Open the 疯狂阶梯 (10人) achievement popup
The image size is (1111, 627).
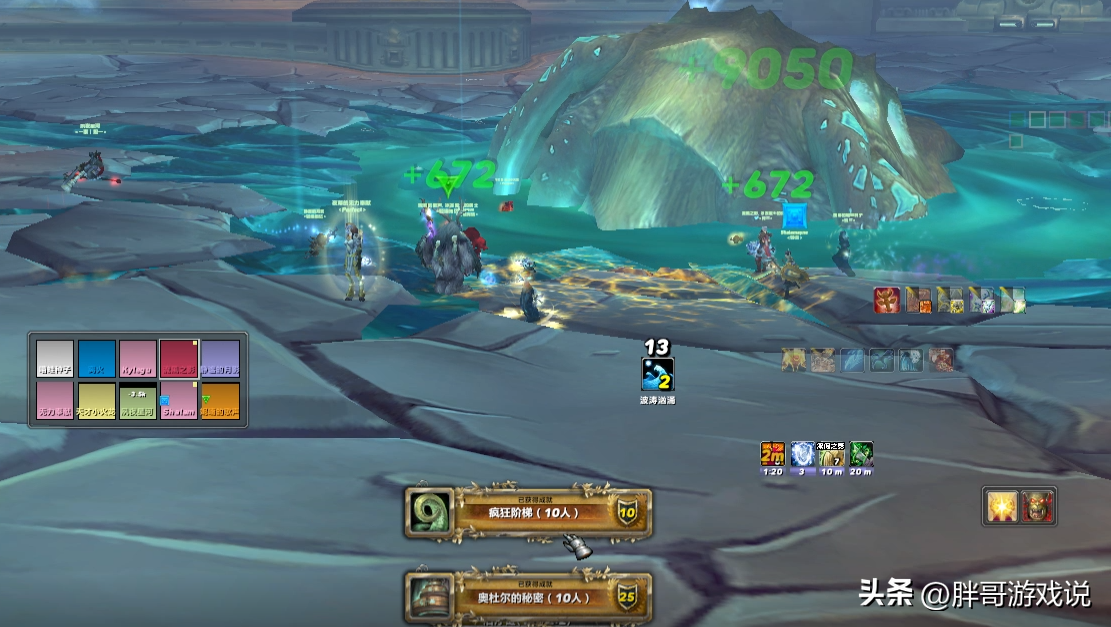pyautogui.click(x=528, y=513)
